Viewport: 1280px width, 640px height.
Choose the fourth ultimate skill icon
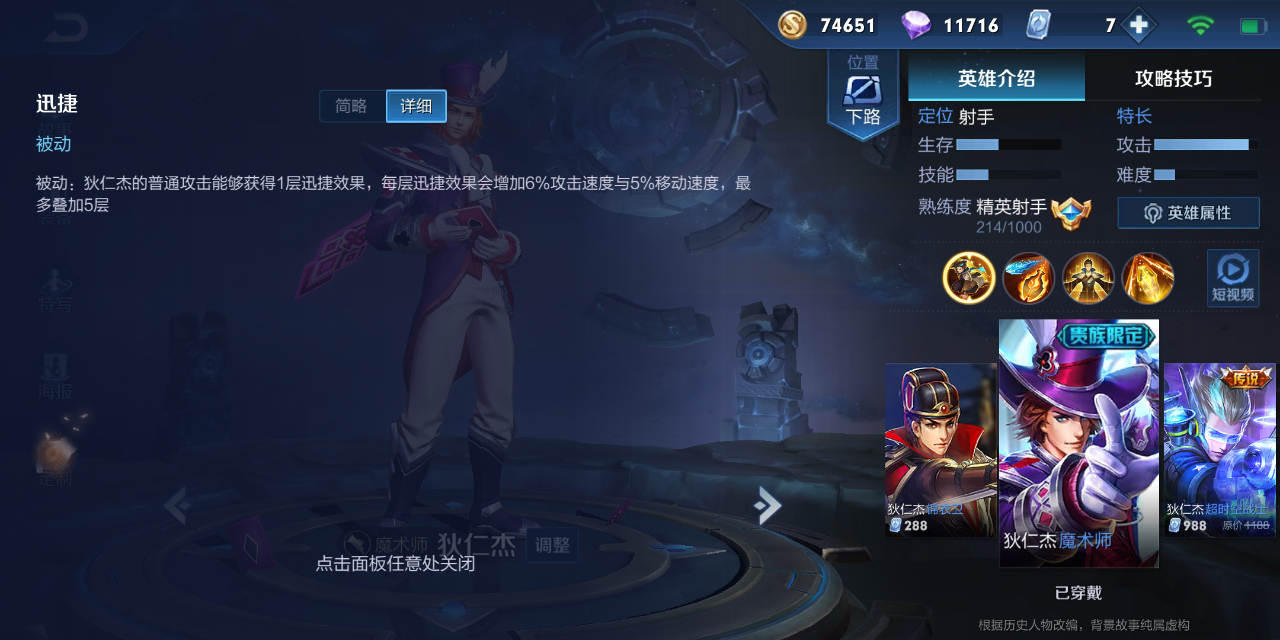[1147, 277]
